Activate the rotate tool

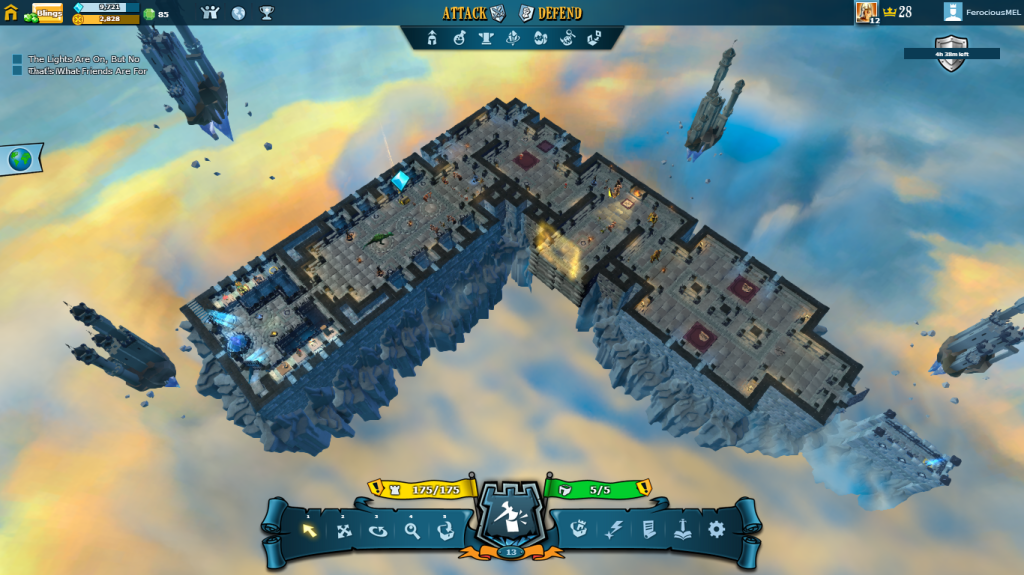click(x=378, y=530)
